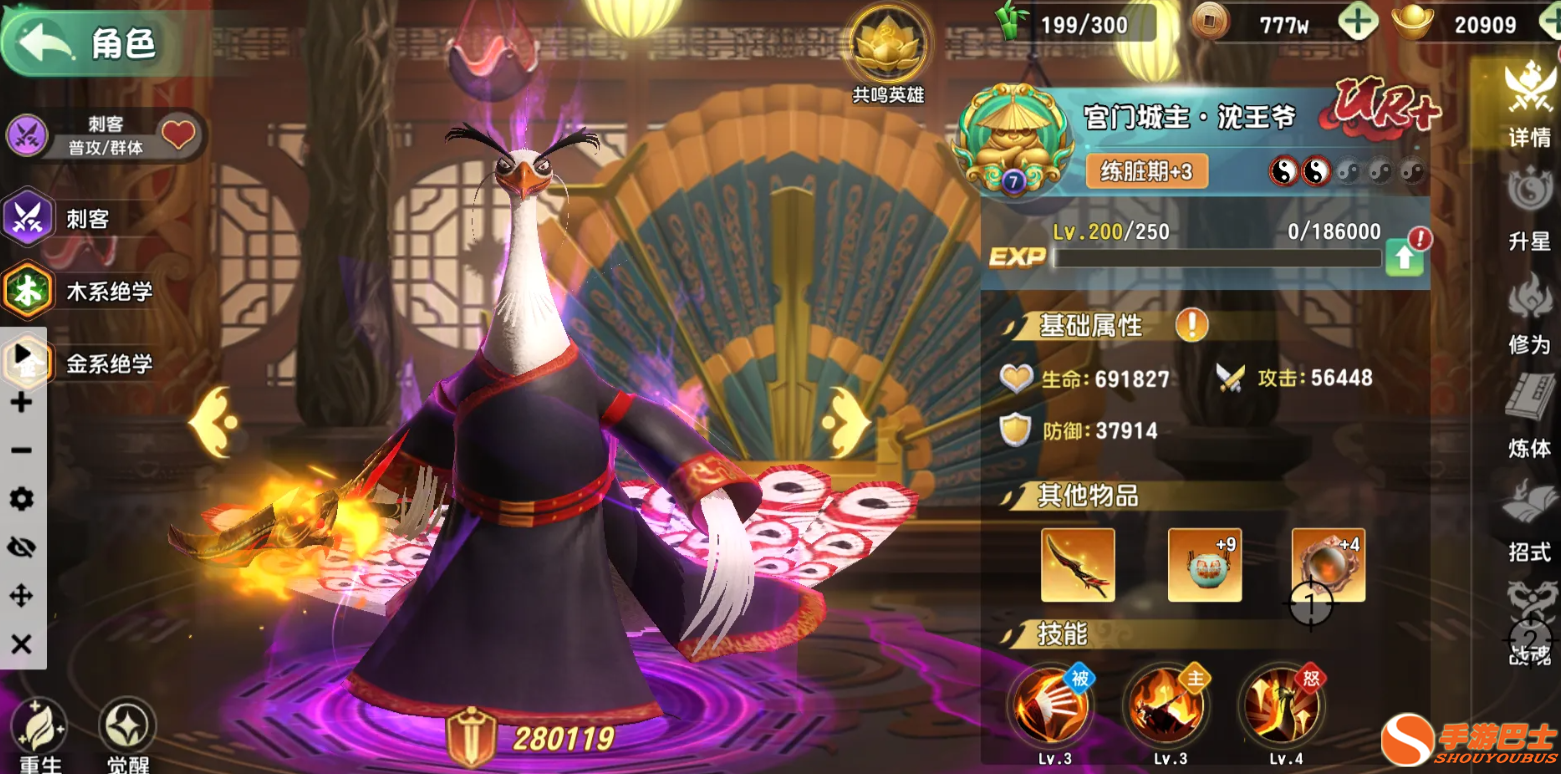1561x774 pixels.
Task: Click the EXP progress bar
Action: (x=1215, y=259)
